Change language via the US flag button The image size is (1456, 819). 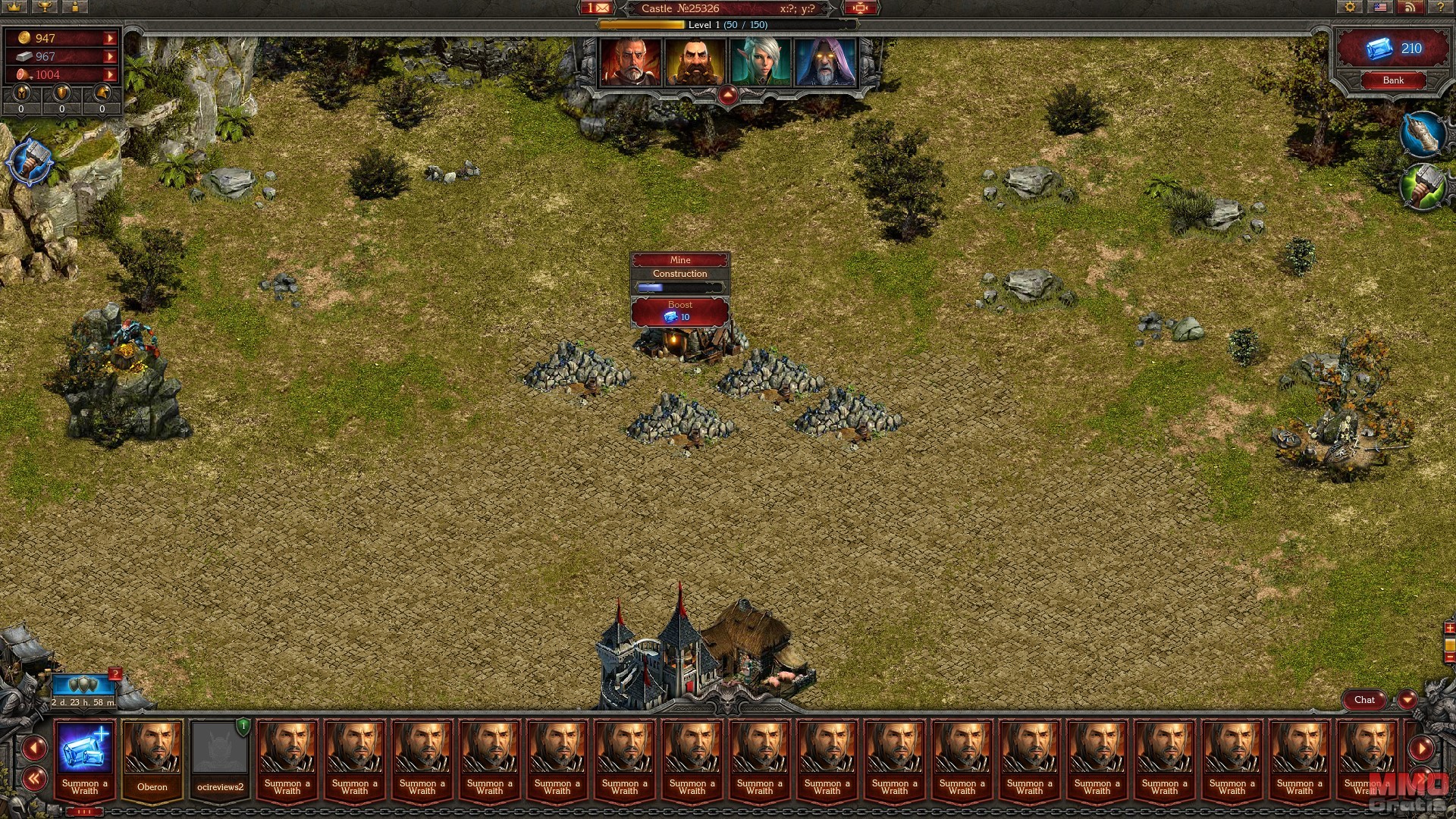pyautogui.click(x=1380, y=8)
